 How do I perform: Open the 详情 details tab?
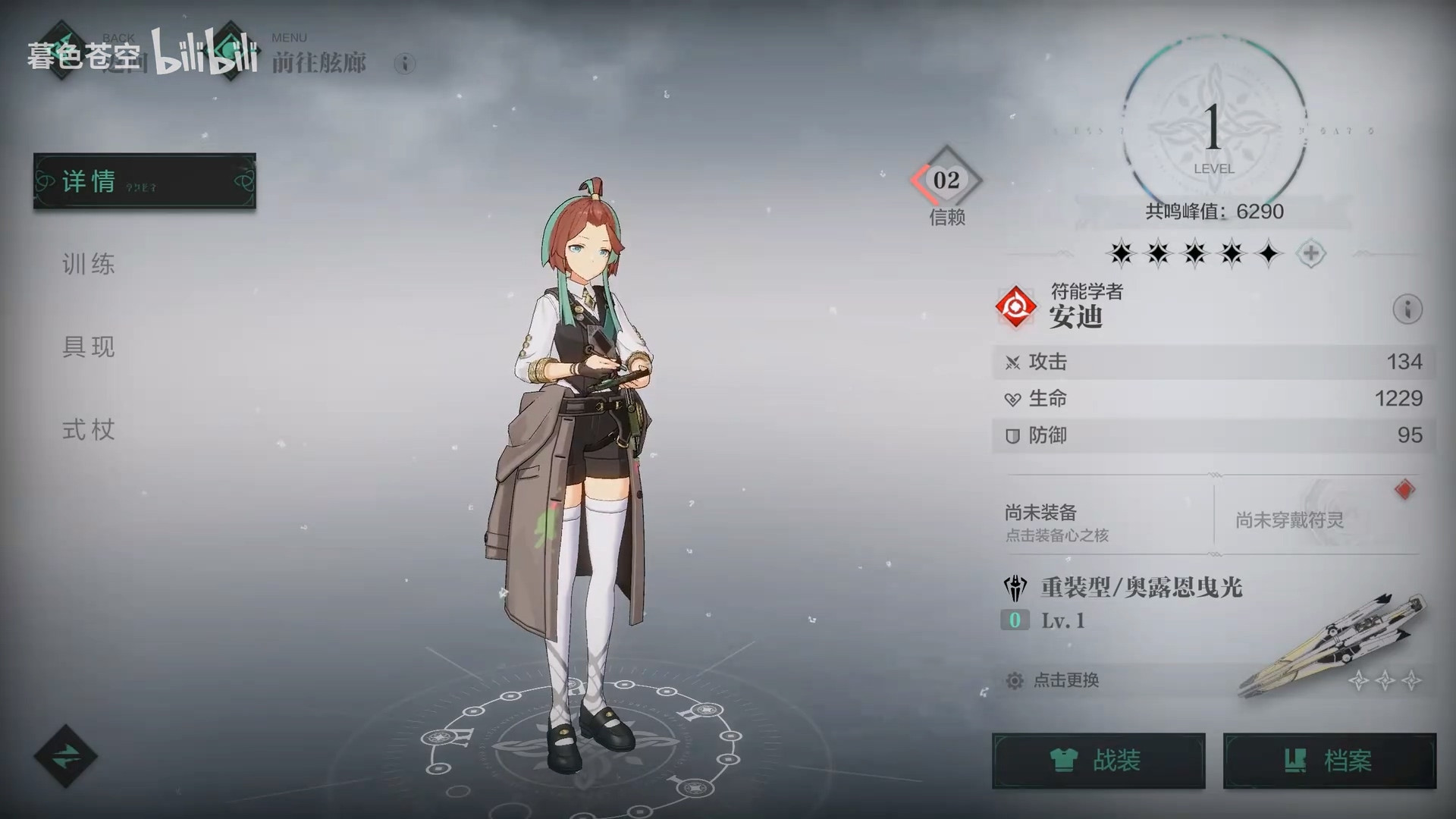144,181
